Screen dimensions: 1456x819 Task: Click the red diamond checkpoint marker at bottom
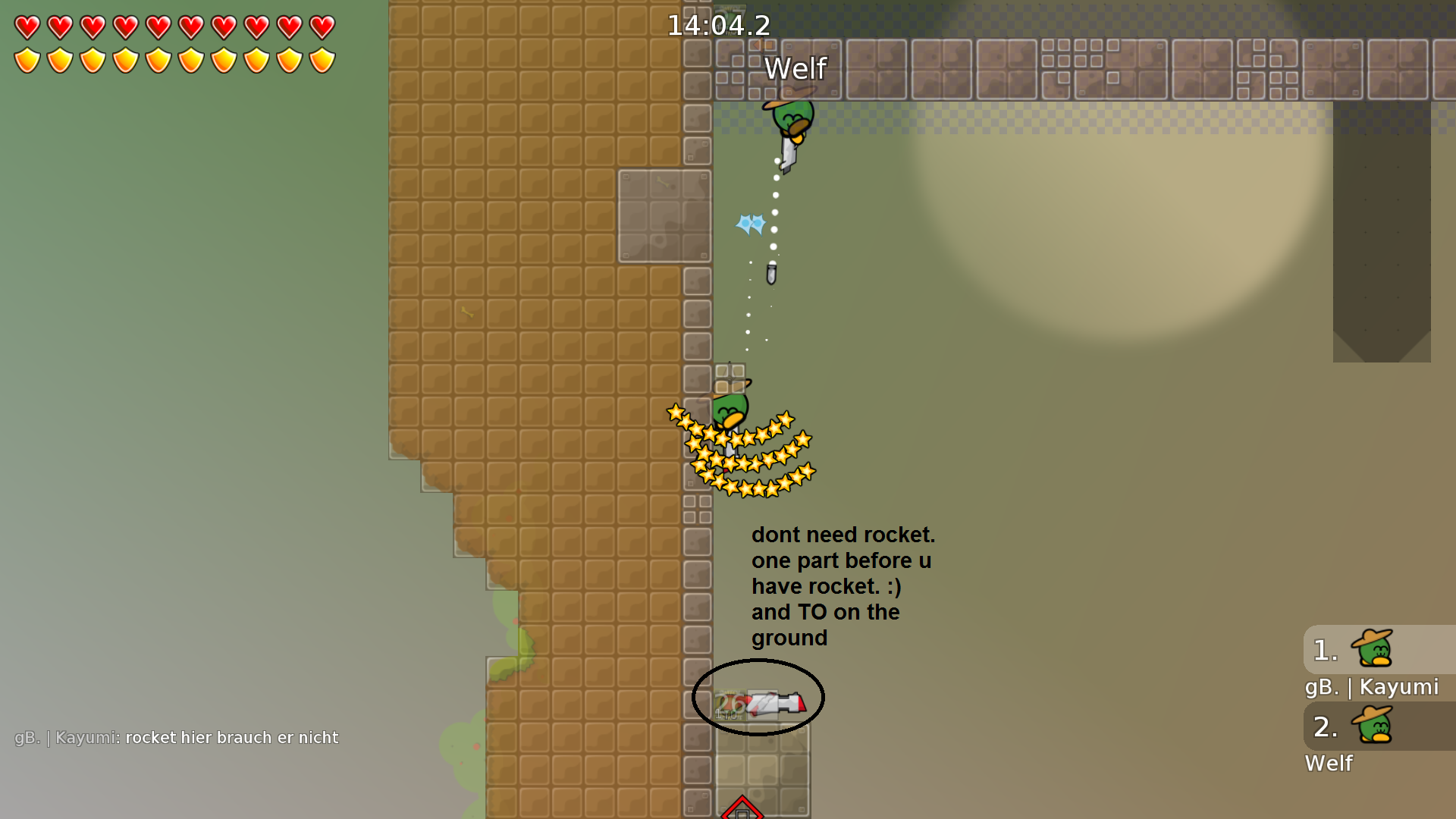pos(743,811)
